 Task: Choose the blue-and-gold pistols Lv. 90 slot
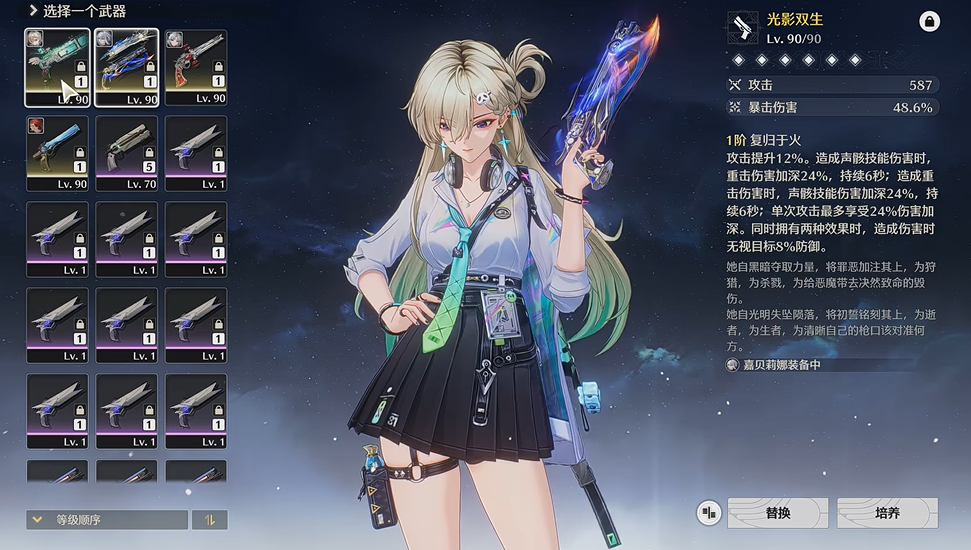coord(127,67)
